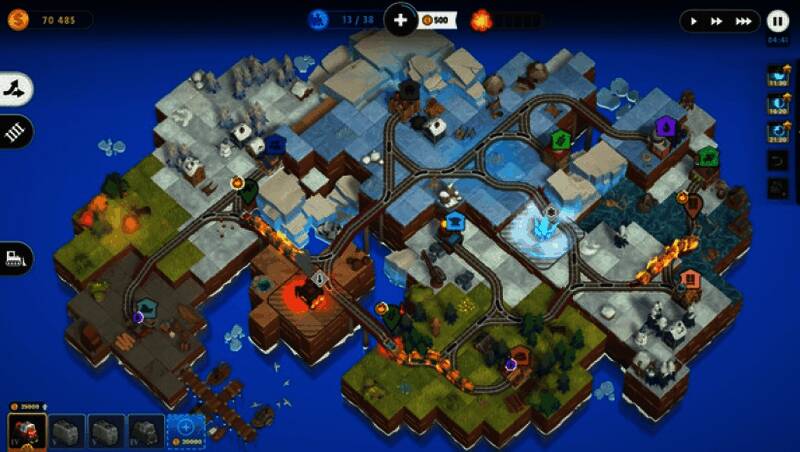Set game speed to normal play
The width and height of the screenshot is (800, 452).
point(694,20)
